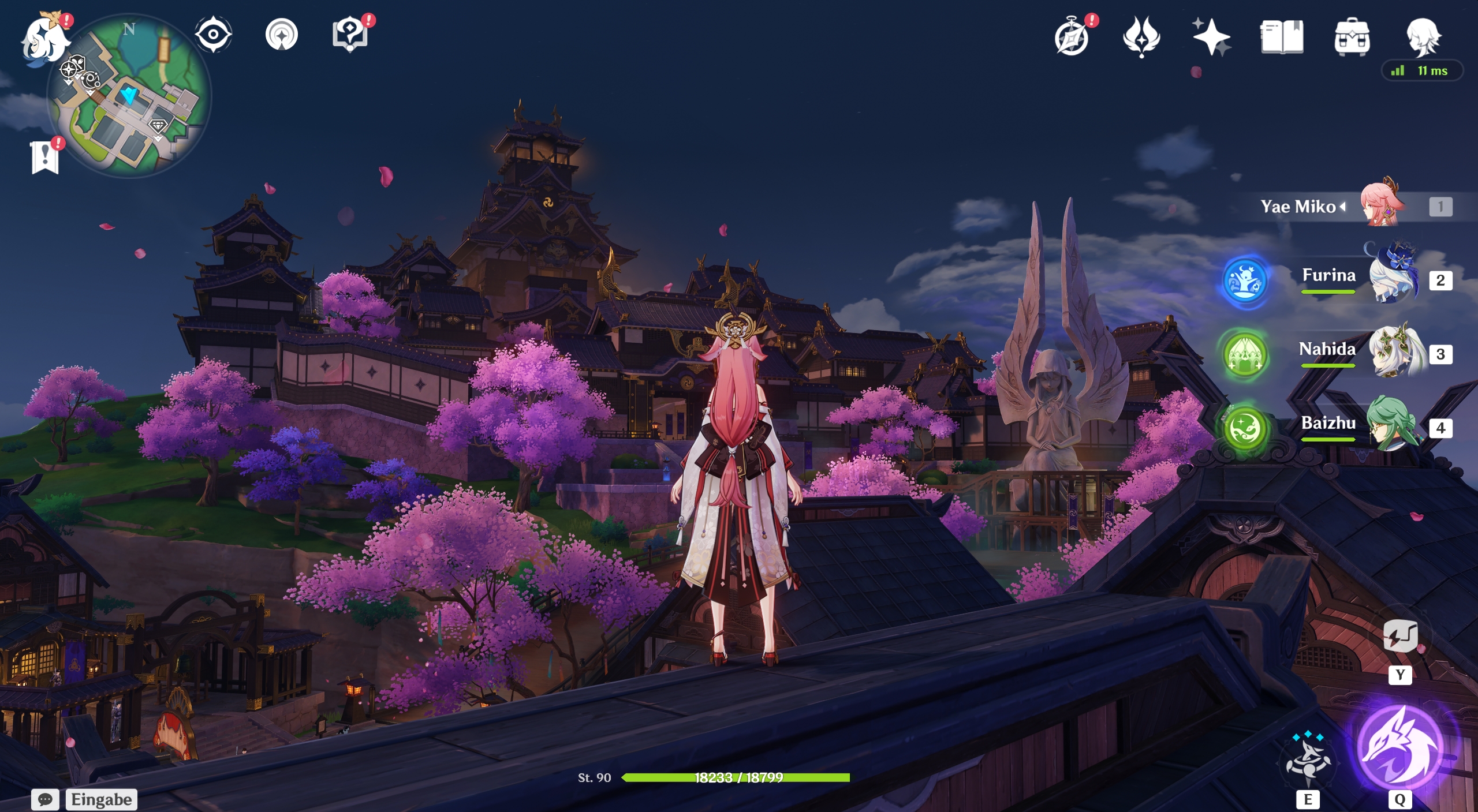Open chat via the speech bubble
This screenshot has height=812, width=1478.
pos(46,799)
